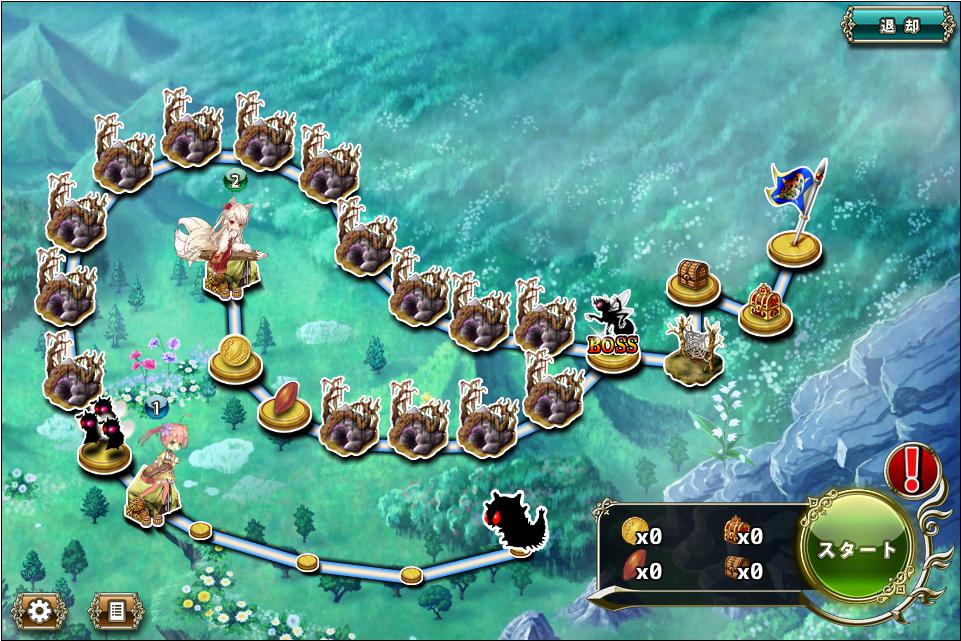Open the document log button
The image size is (961, 641).
[x=111, y=609]
